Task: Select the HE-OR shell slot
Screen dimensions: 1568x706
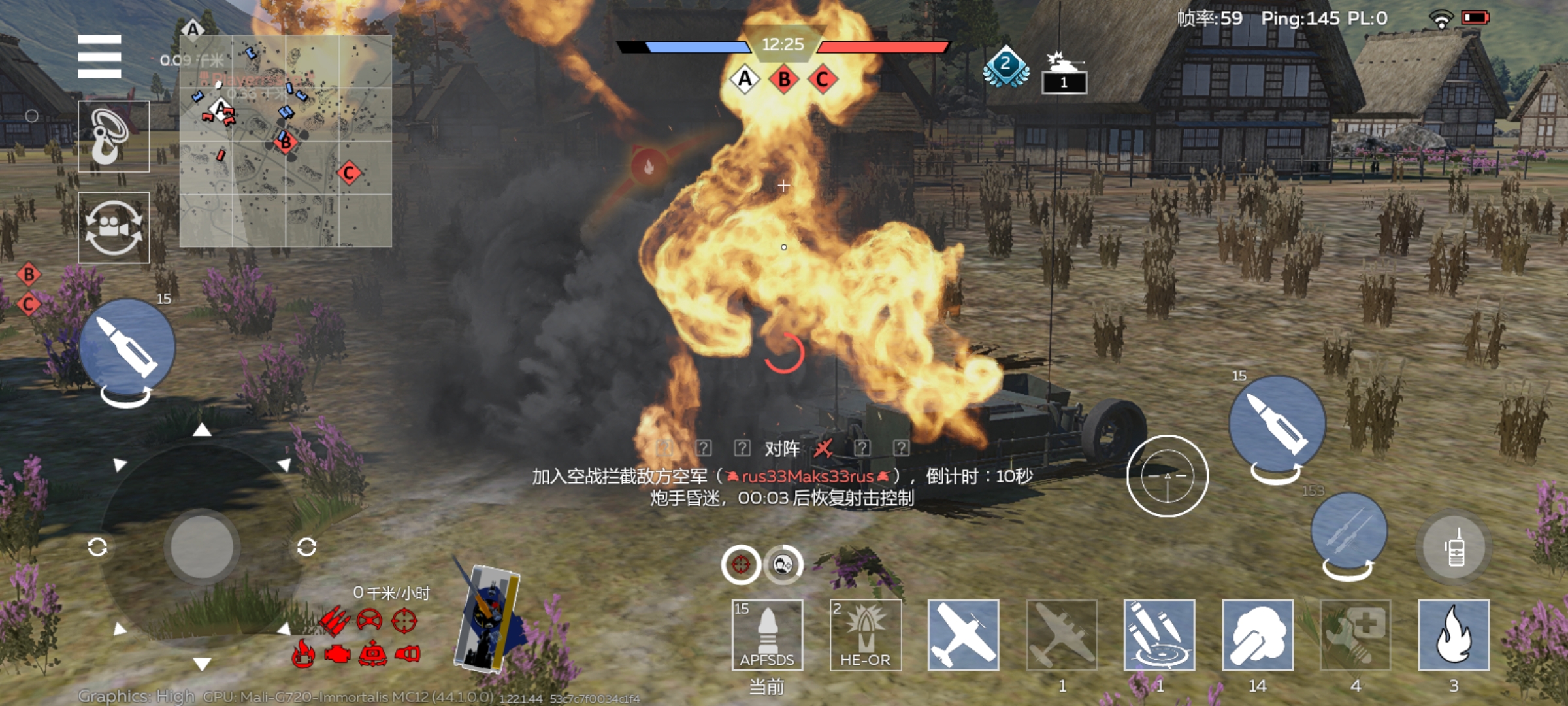Action: pyautogui.click(x=865, y=635)
